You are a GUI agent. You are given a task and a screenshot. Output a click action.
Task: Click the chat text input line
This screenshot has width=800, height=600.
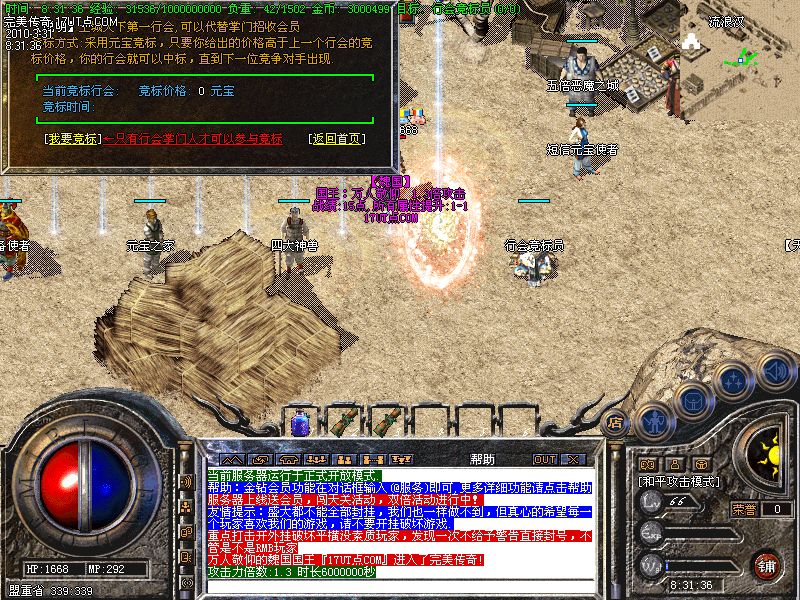tap(400, 586)
